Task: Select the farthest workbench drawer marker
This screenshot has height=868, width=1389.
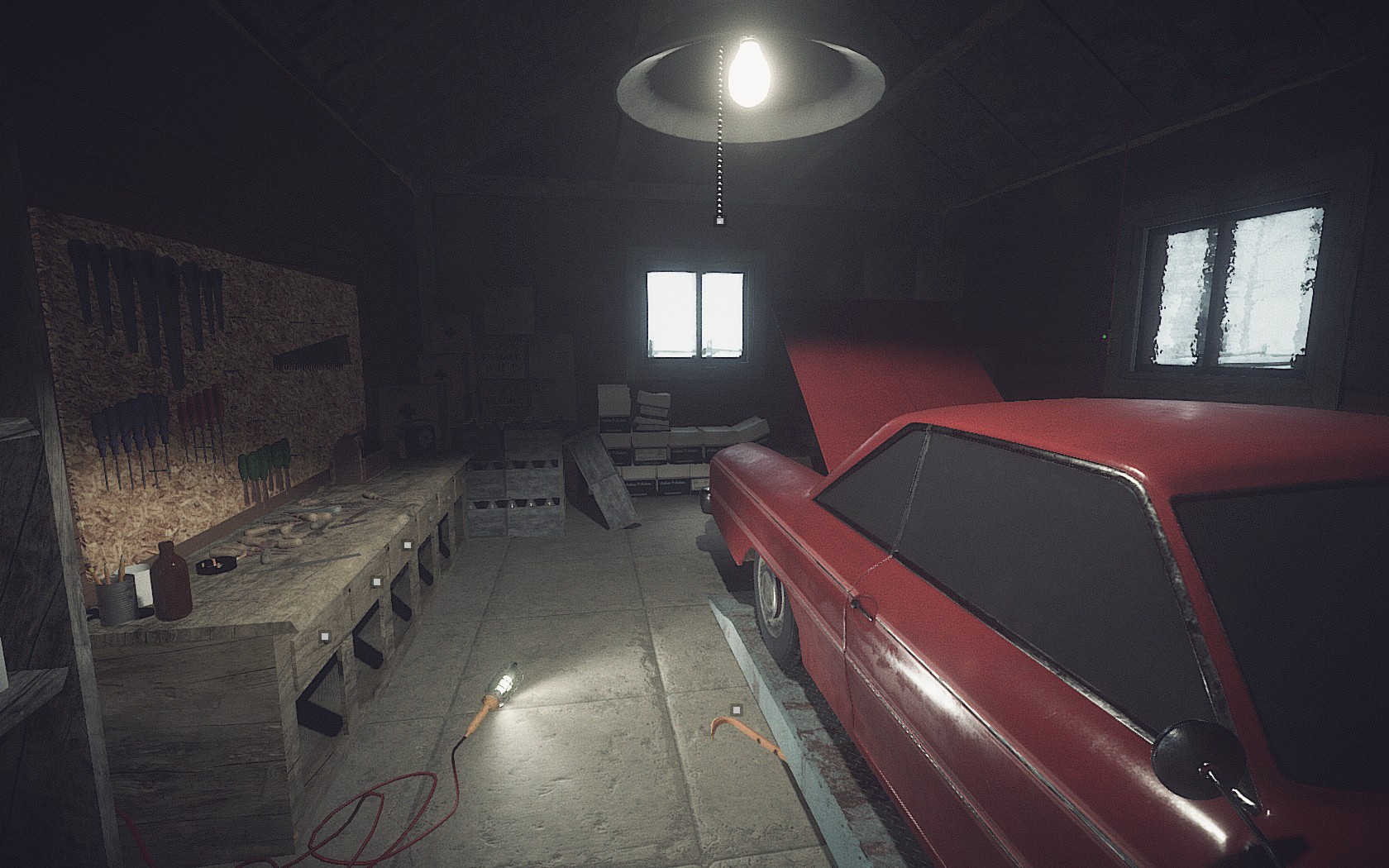Action: (x=407, y=546)
